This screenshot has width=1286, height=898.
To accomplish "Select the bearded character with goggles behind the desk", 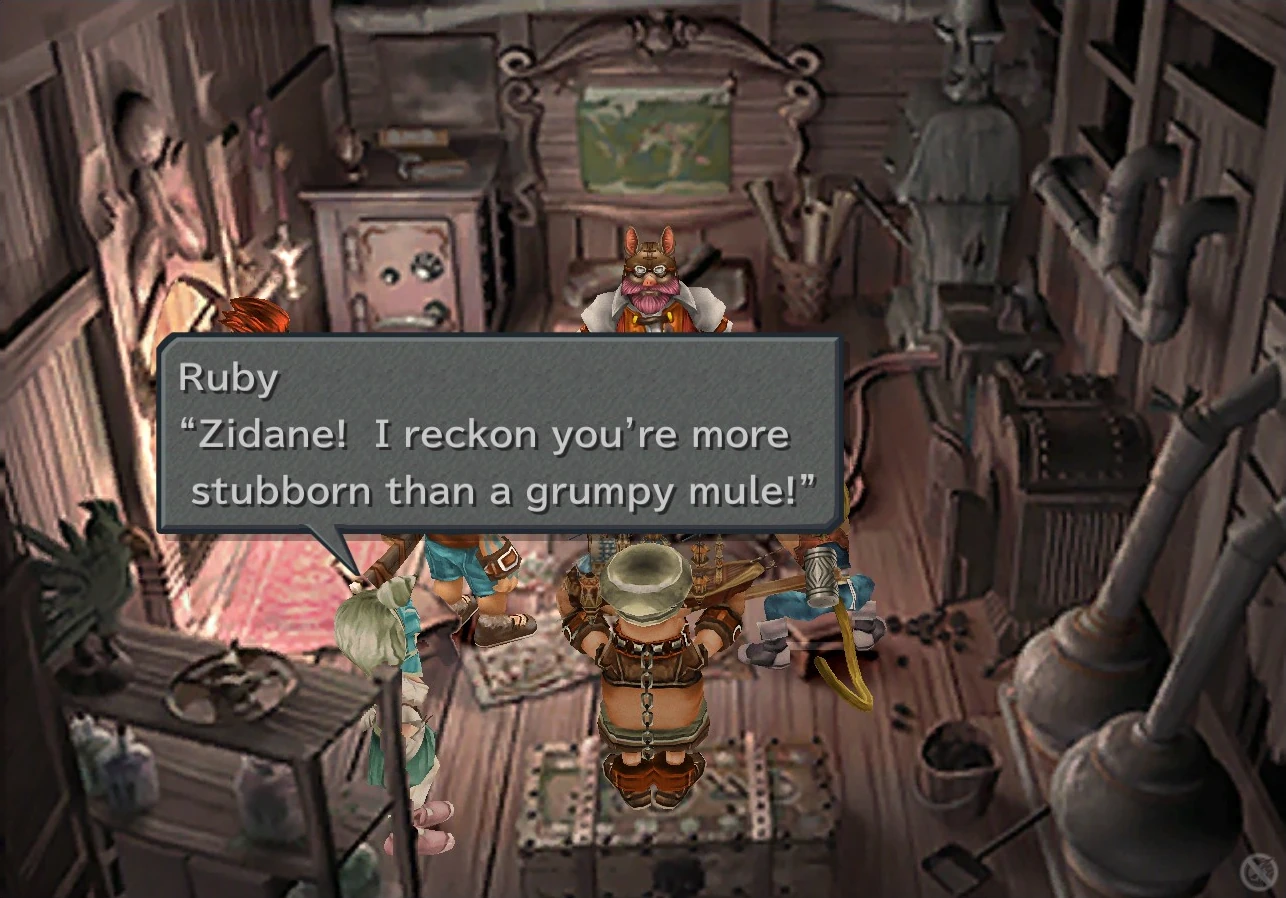I will click(650, 280).
